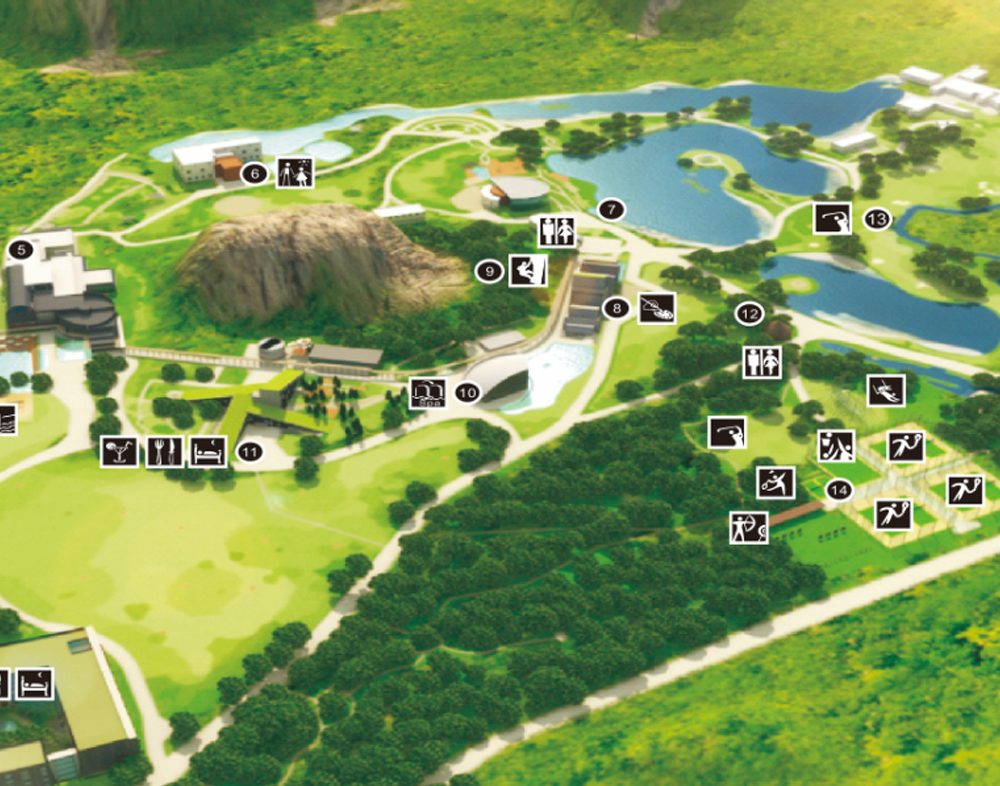The width and height of the screenshot is (1000, 786).
Task: Choose the cocktail bar icon
Action: click(x=119, y=452)
